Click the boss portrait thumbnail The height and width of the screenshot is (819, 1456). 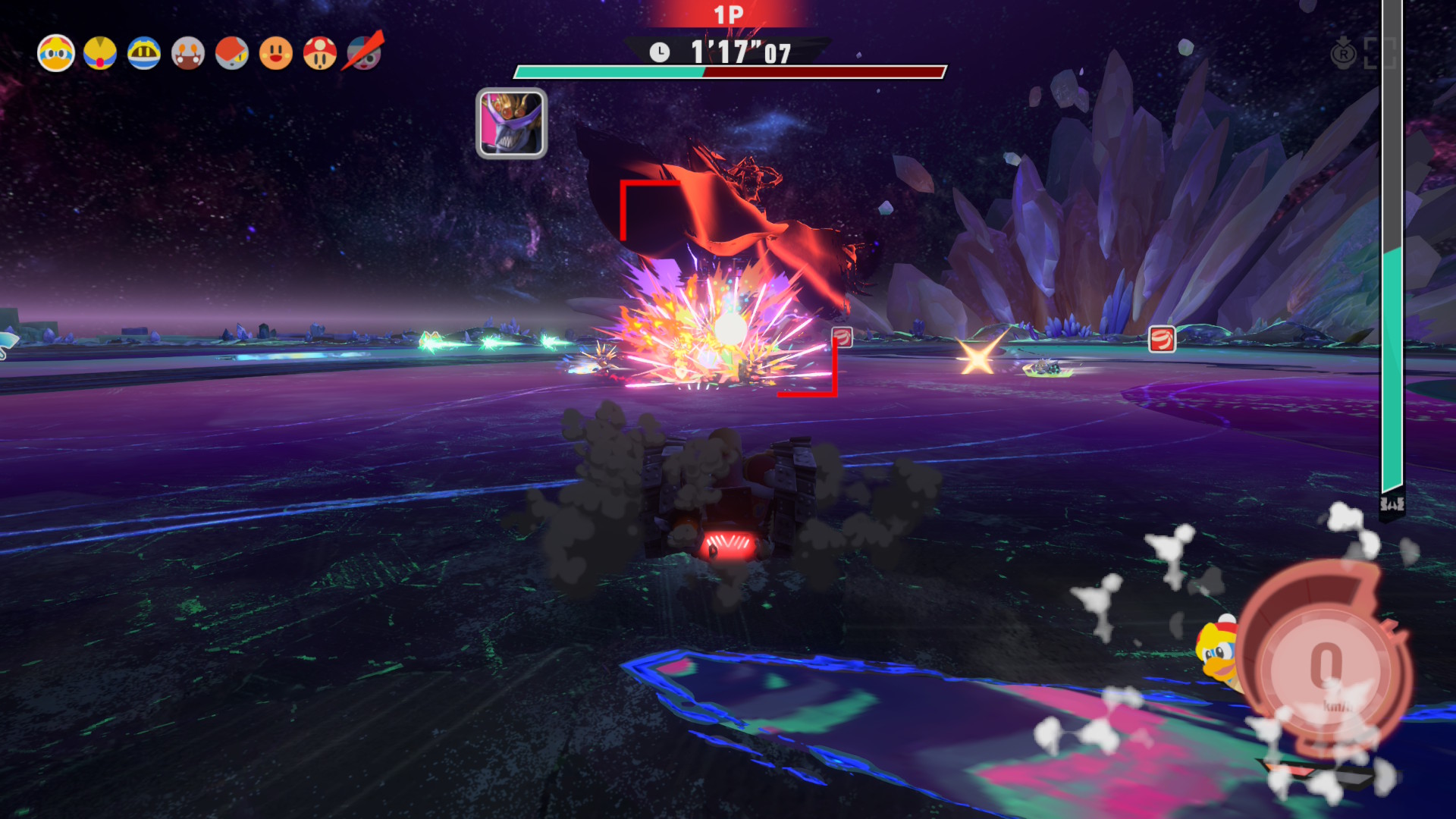coord(511,124)
